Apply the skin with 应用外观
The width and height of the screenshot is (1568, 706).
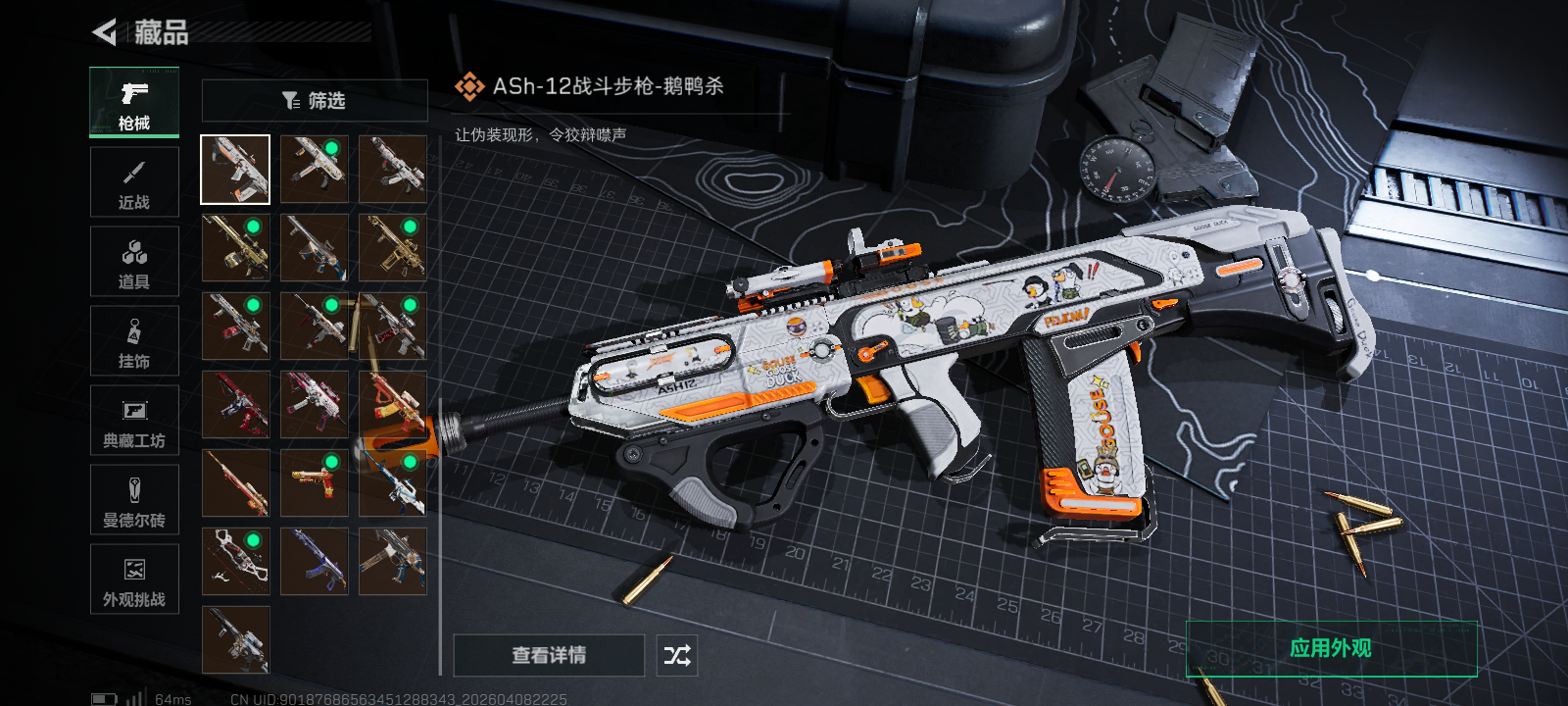point(1331,648)
